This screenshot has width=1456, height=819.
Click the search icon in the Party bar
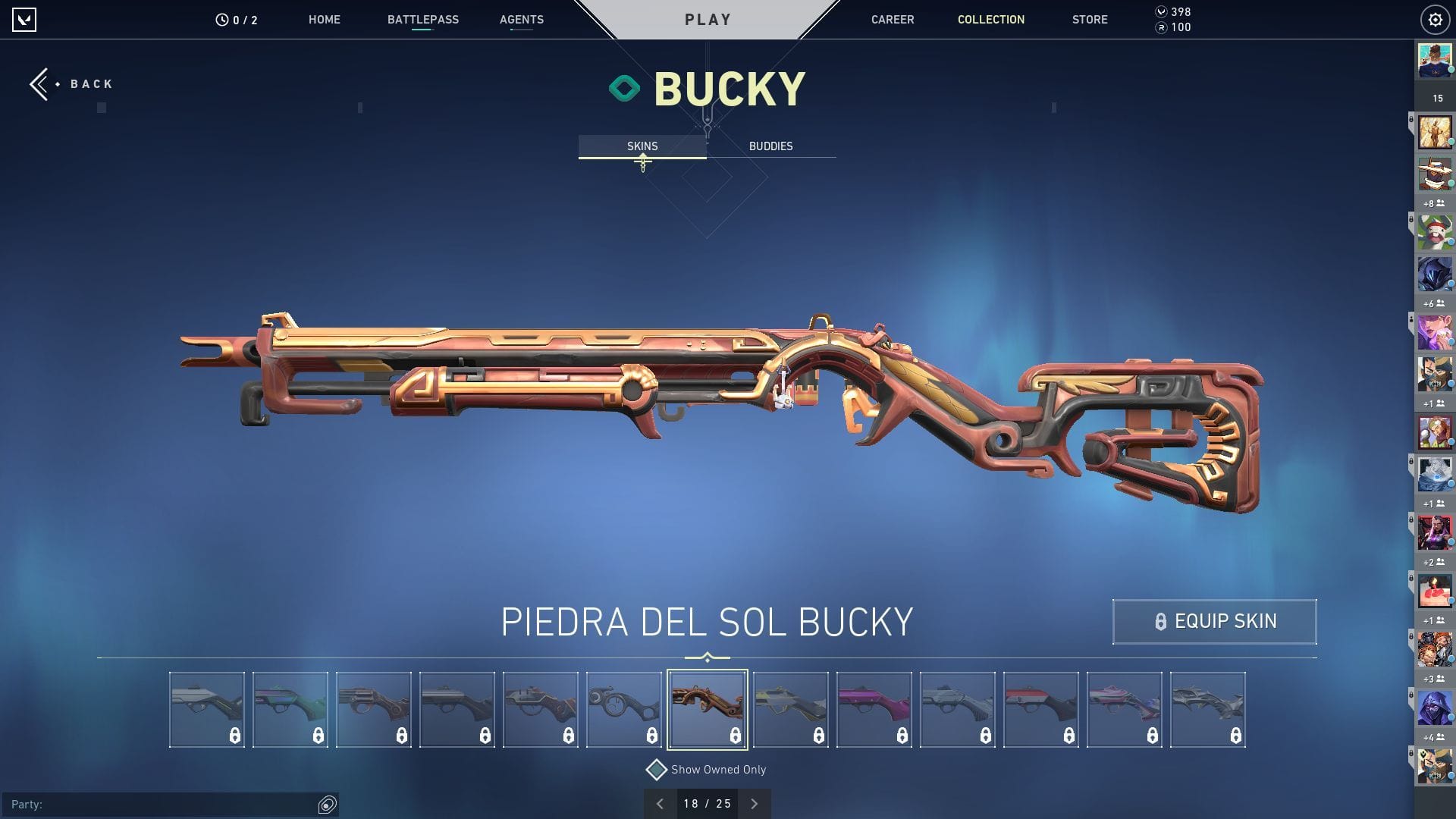click(x=326, y=803)
